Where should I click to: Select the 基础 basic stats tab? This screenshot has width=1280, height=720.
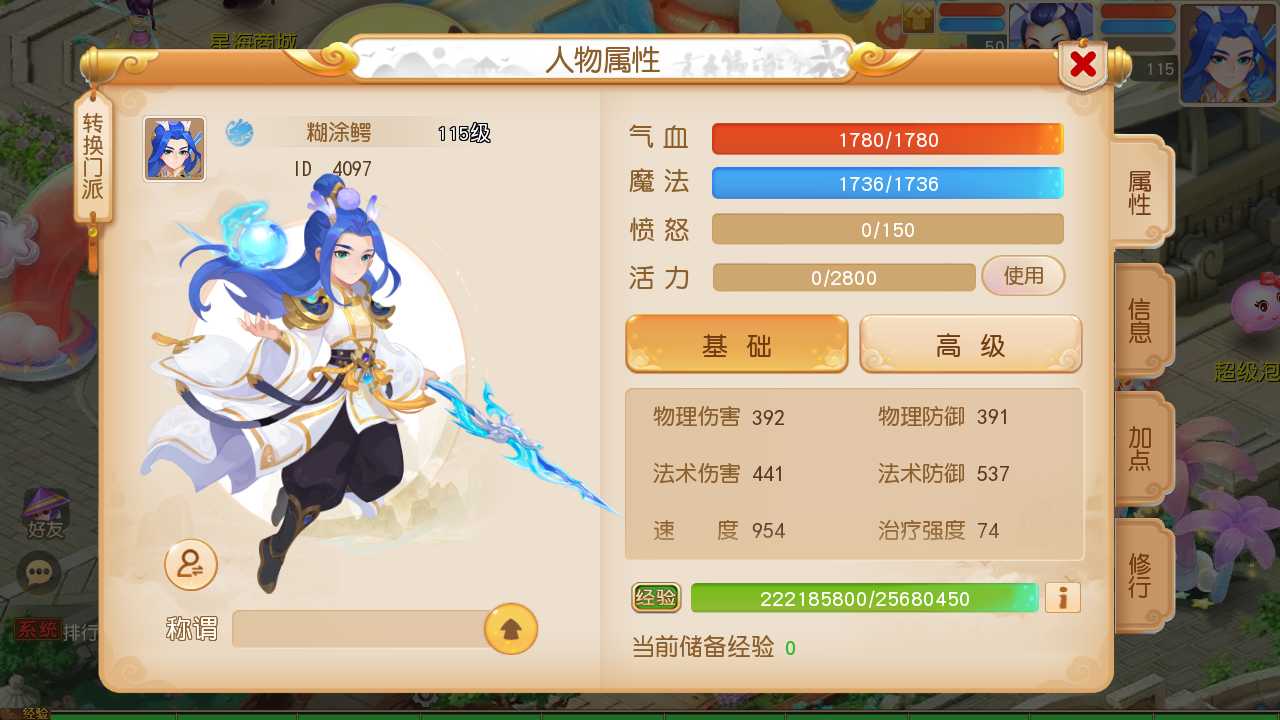(x=736, y=343)
